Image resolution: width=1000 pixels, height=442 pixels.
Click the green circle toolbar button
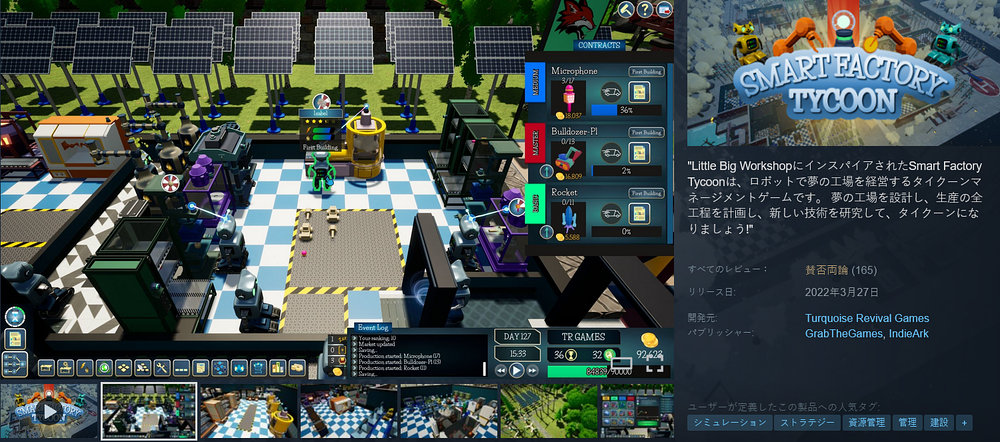104,368
